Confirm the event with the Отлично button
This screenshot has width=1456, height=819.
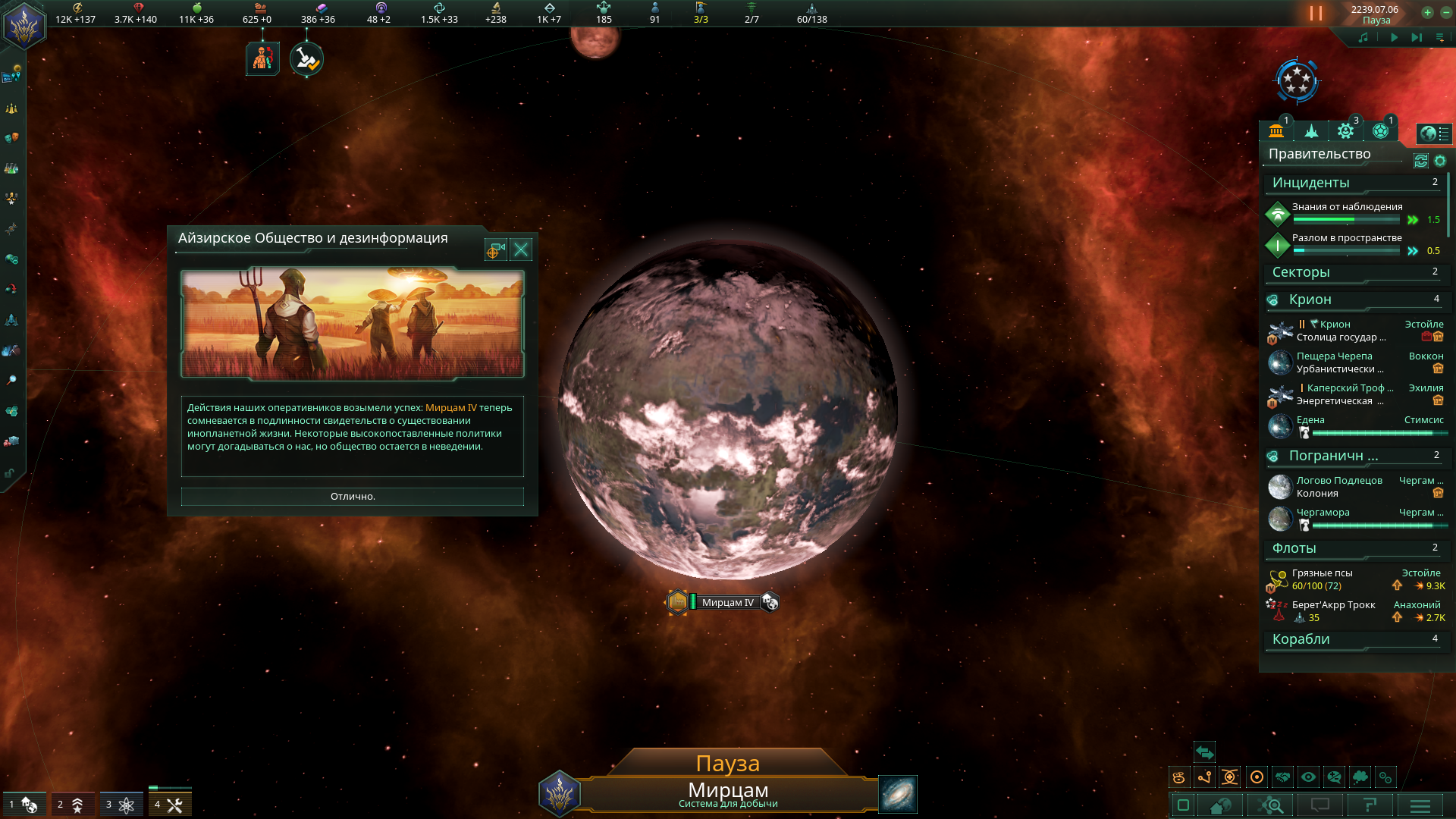coord(352,497)
